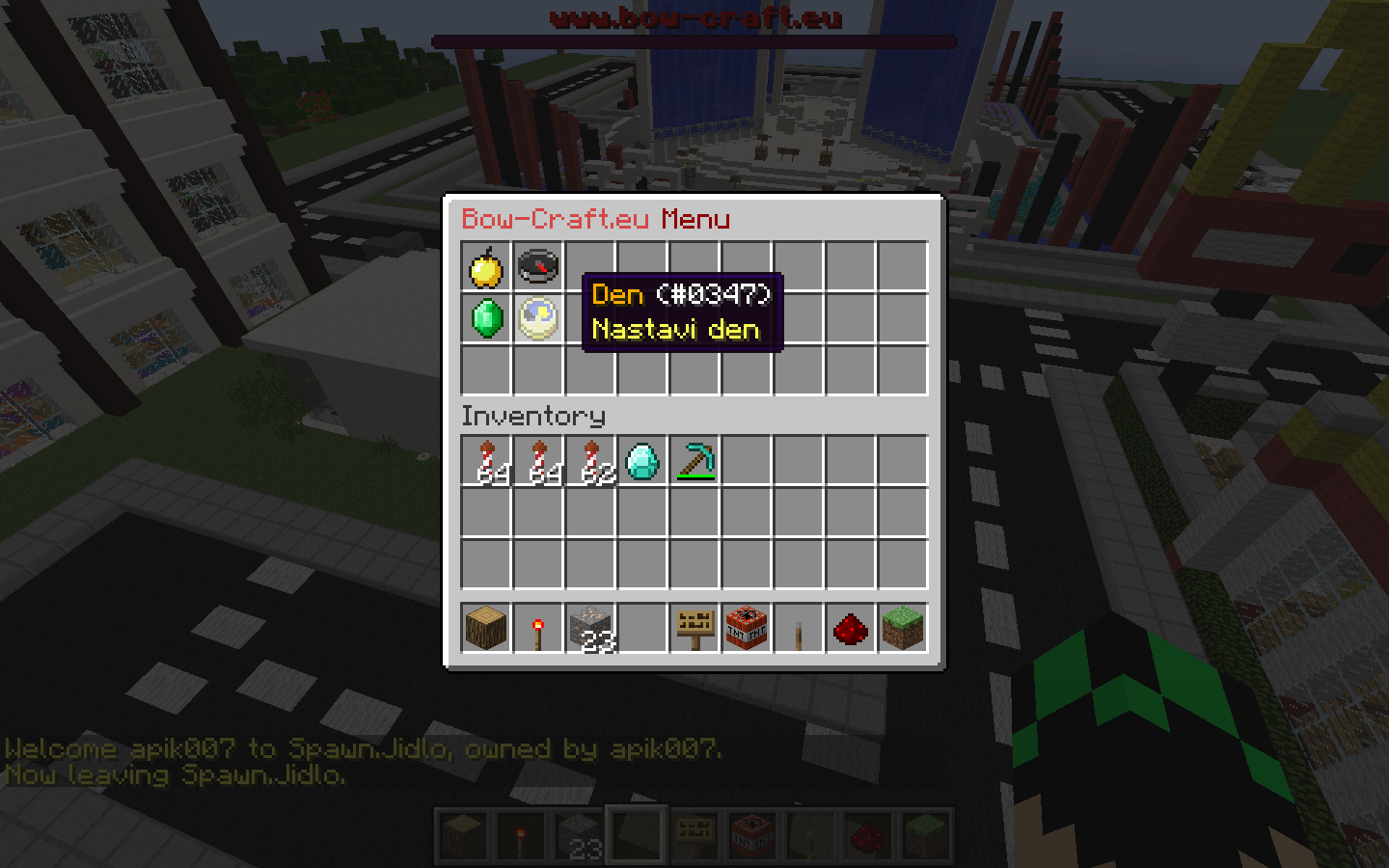Select the emerald icon
This screenshot has height=868, width=1389.
485,318
